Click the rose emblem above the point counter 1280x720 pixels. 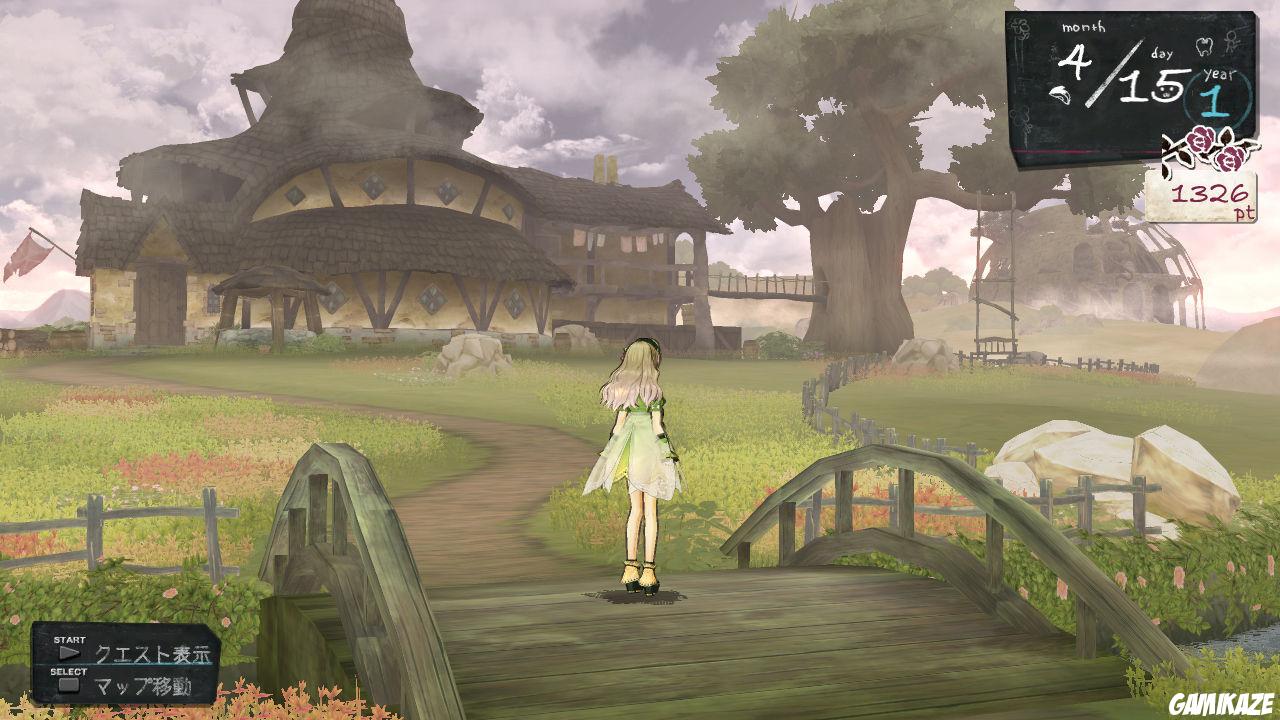coord(1201,145)
